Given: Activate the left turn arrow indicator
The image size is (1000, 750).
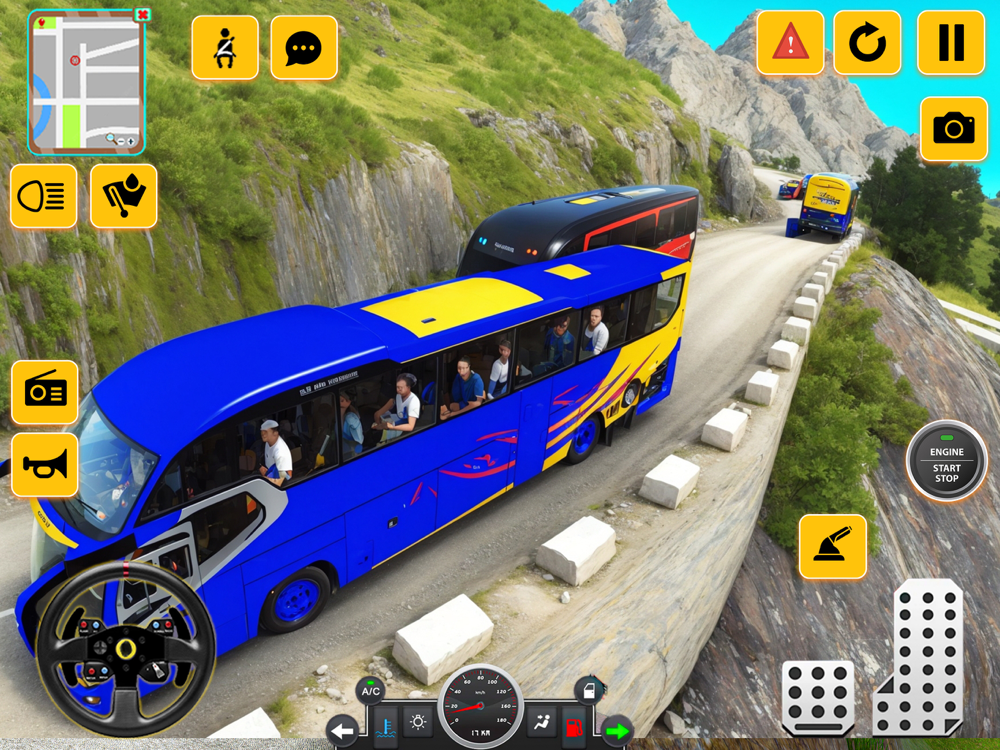Looking at the screenshot, I should pos(343,732).
